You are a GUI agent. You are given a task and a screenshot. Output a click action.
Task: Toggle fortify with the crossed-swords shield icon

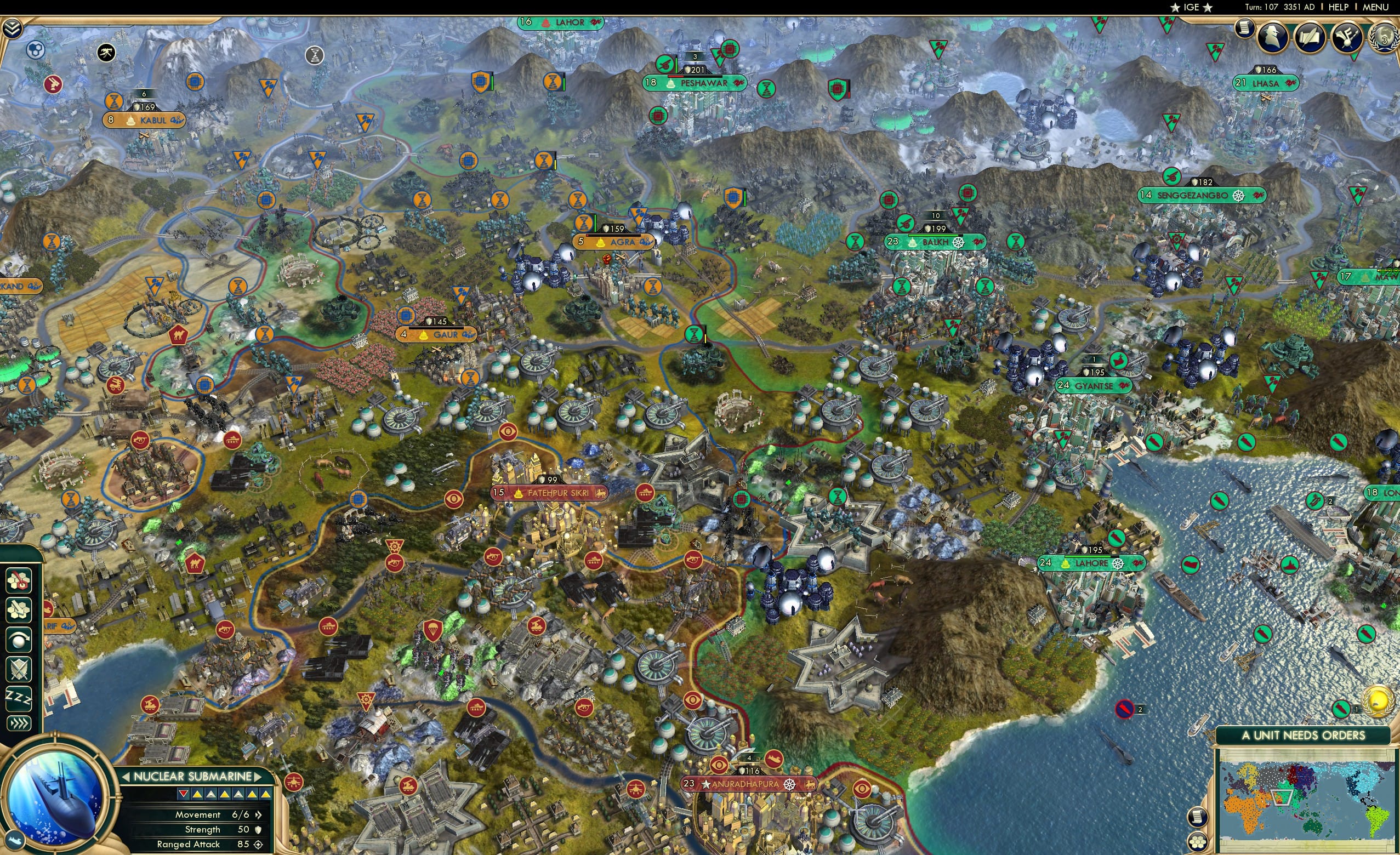[19, 668]
